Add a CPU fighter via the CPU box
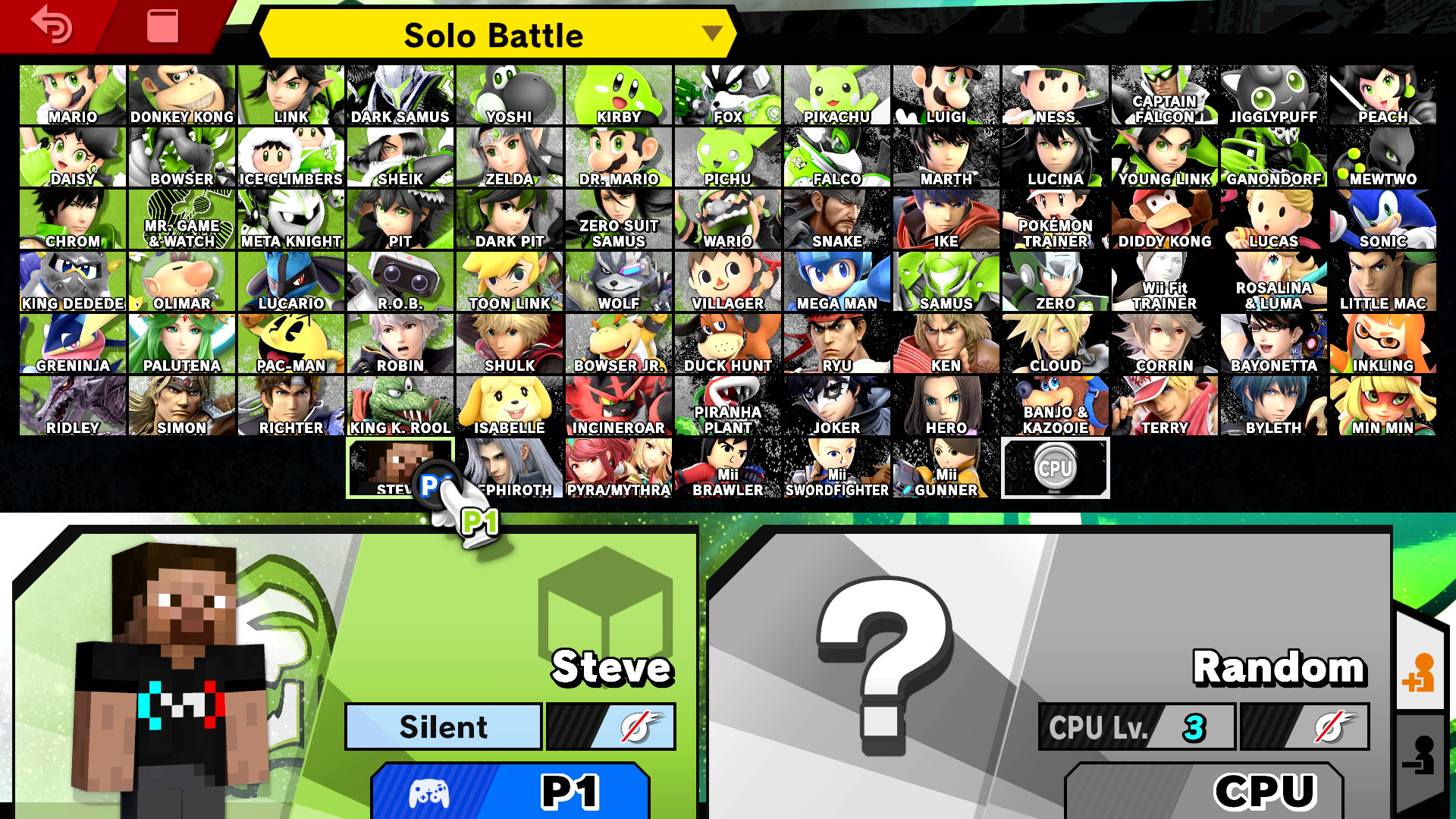This screenshot has height=819, width=1456. pos(1055,468)
